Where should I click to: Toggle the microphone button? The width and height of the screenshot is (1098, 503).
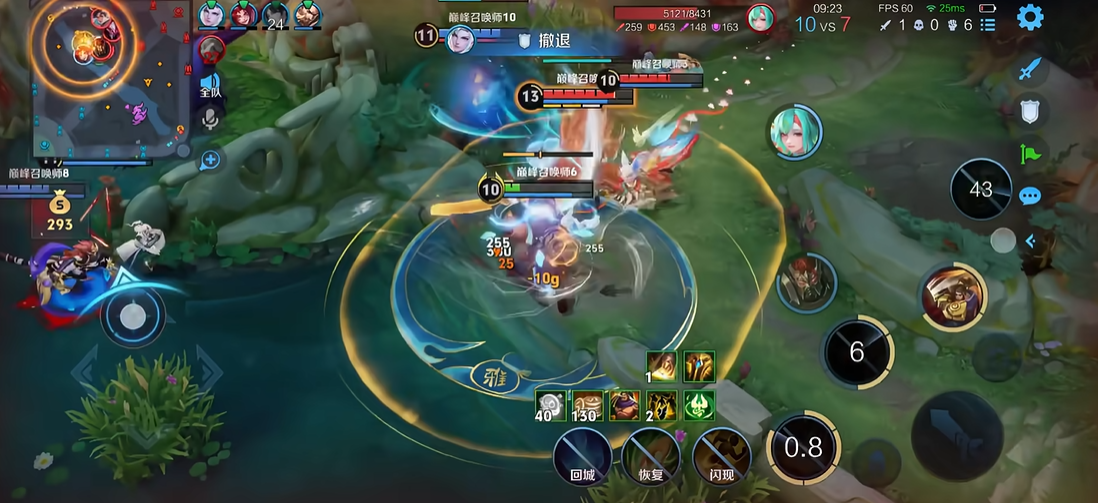[210, 119]
